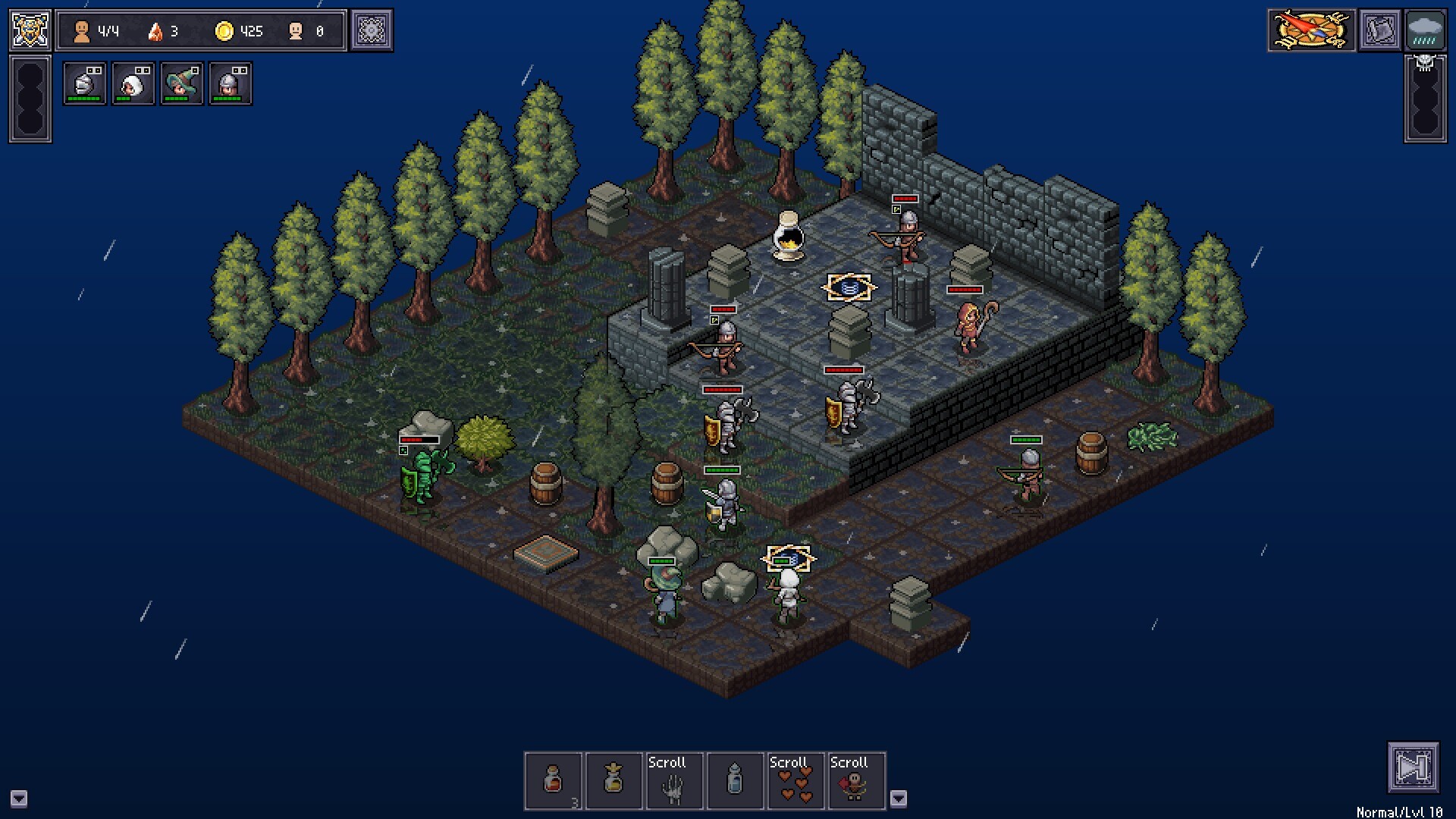Select the orange hearts scroll
The height and width of the screenshot is (819, 1456).
[x=795, y=781]
